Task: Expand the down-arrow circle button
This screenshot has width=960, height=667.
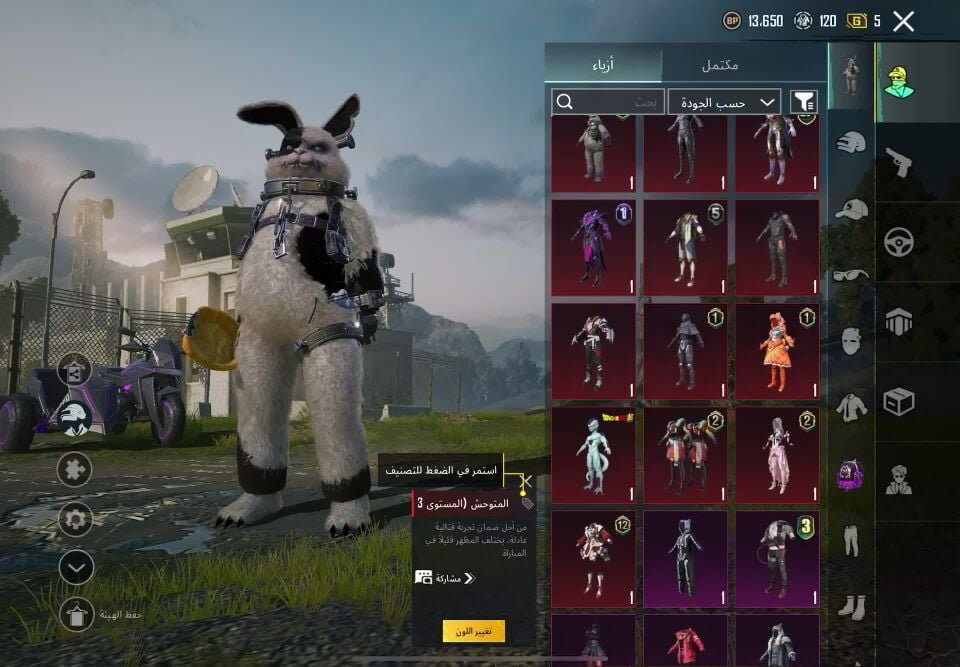Action: [x=76, y=568]
